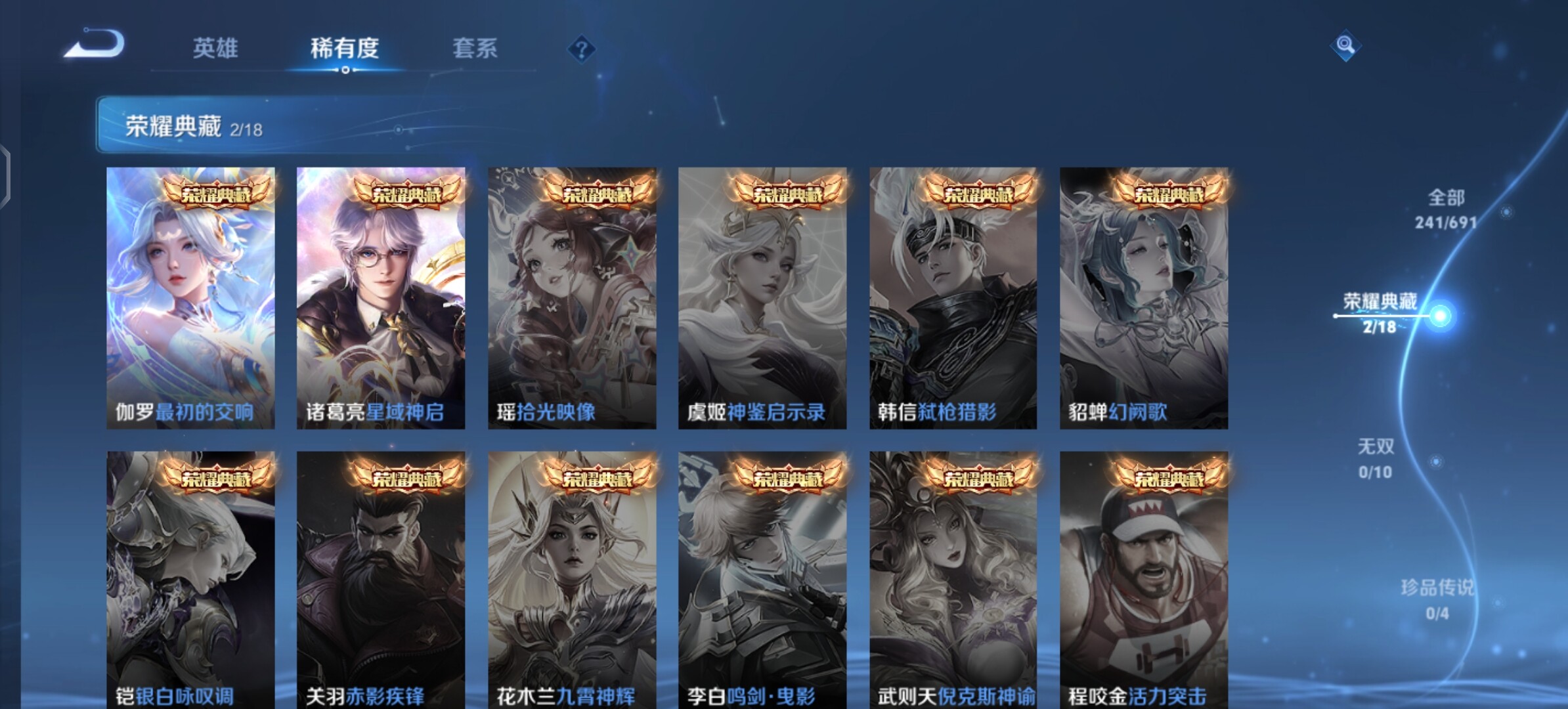This screenshot has width=1568, height=709.
Task: Pick the 貂蝉 幻阙歌 skin card
Action: click(x=1144, y=299)
